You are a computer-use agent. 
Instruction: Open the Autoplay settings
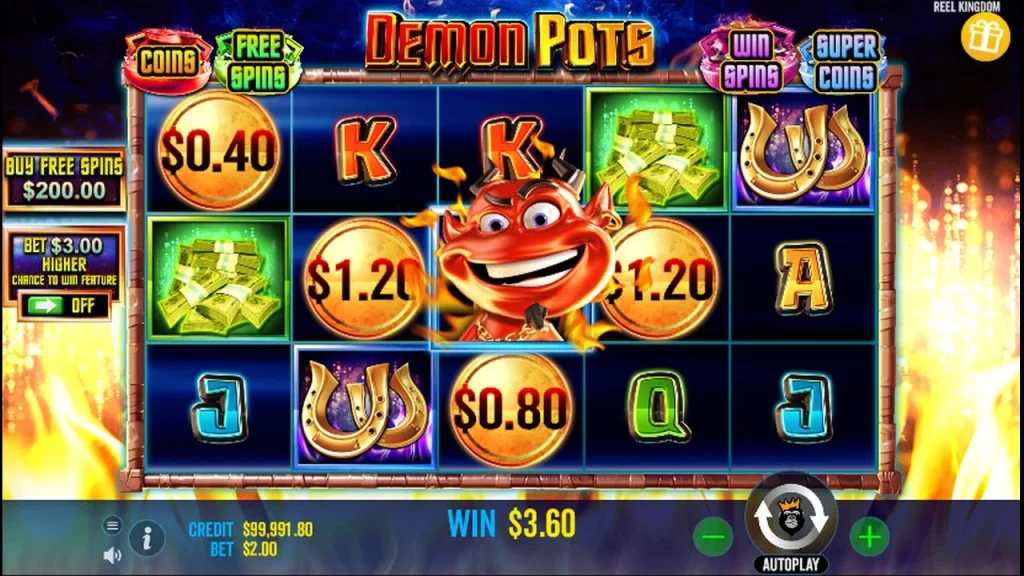click(791, 565)
